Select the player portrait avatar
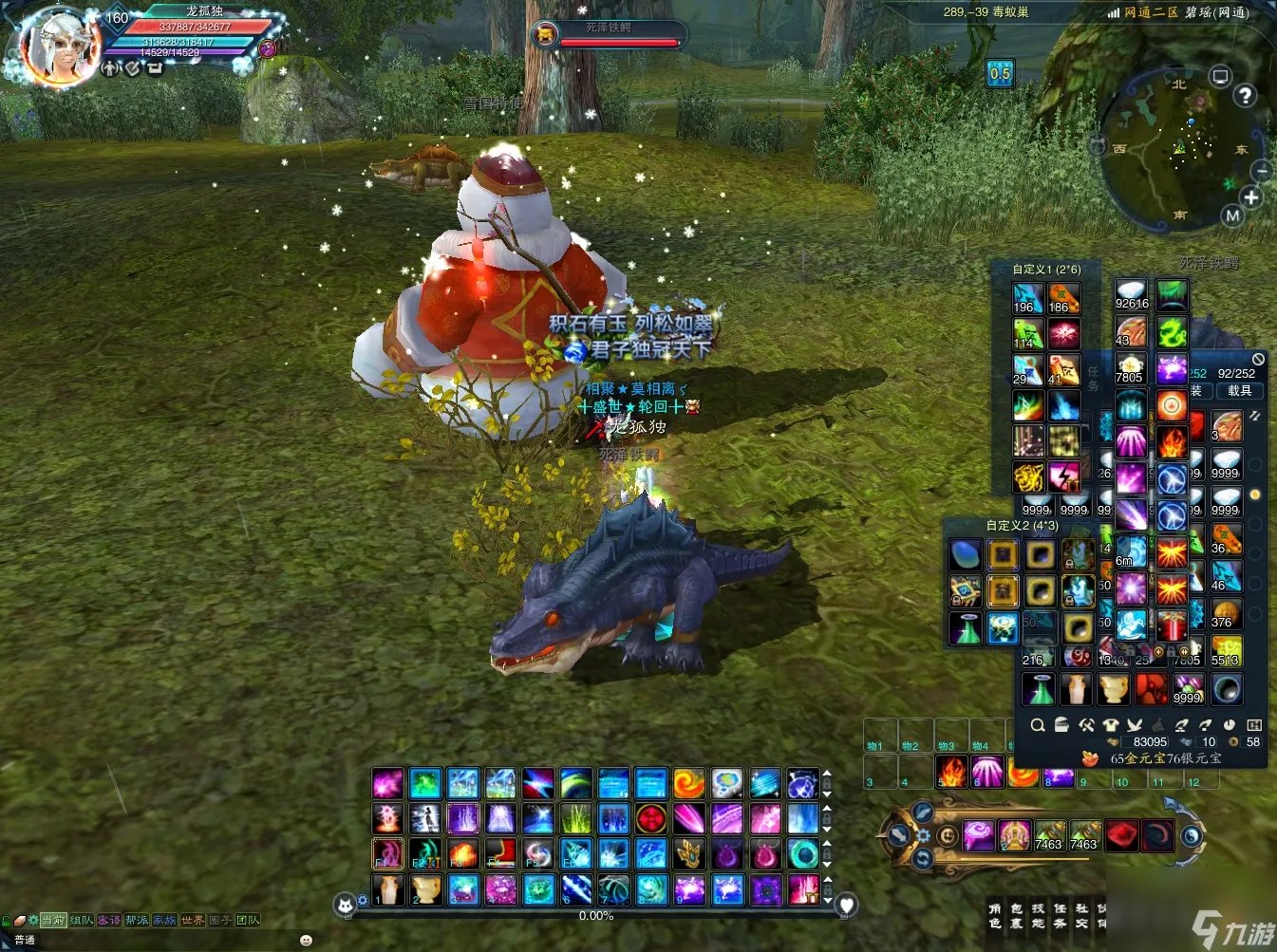The image size is (1277, 952). coord(59,47)
